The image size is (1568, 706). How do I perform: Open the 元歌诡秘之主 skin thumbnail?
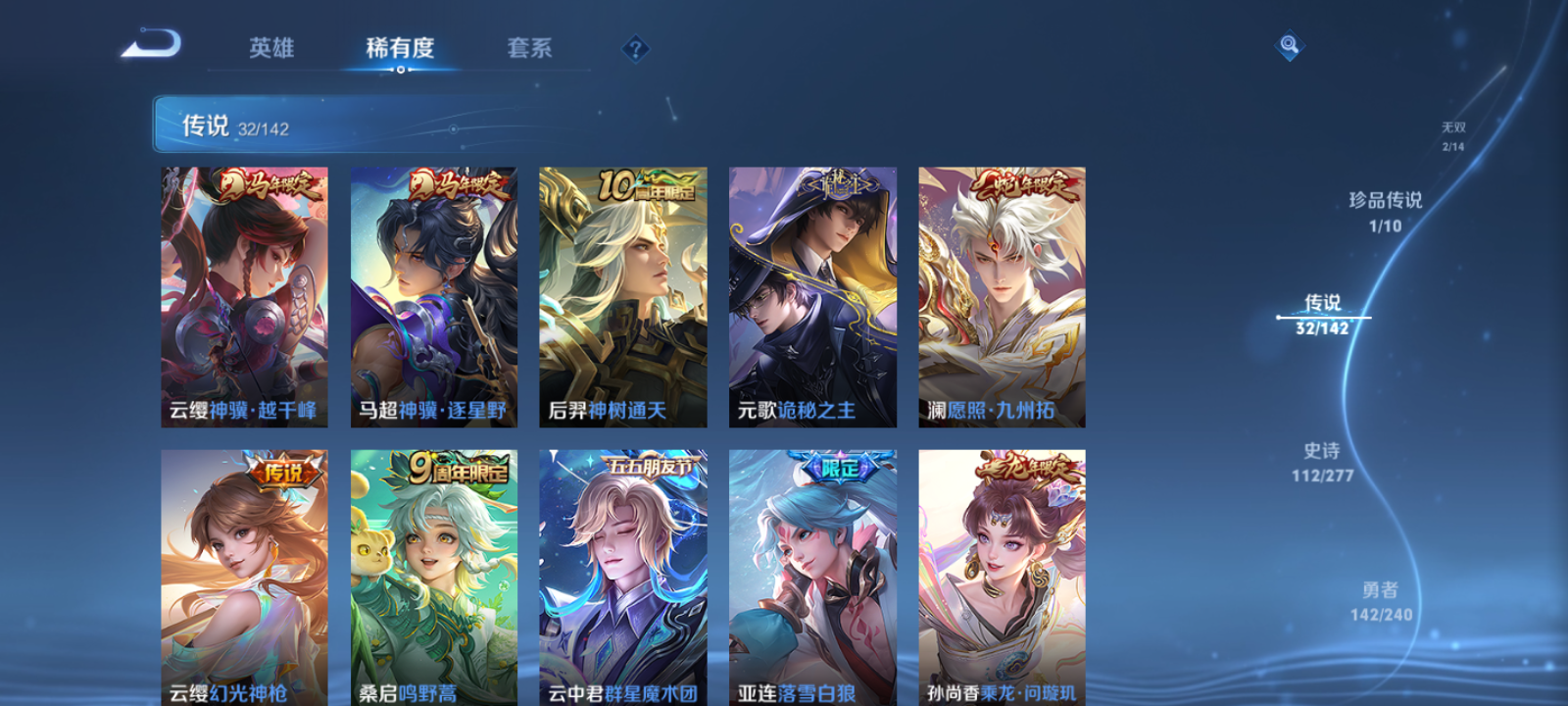813,294
